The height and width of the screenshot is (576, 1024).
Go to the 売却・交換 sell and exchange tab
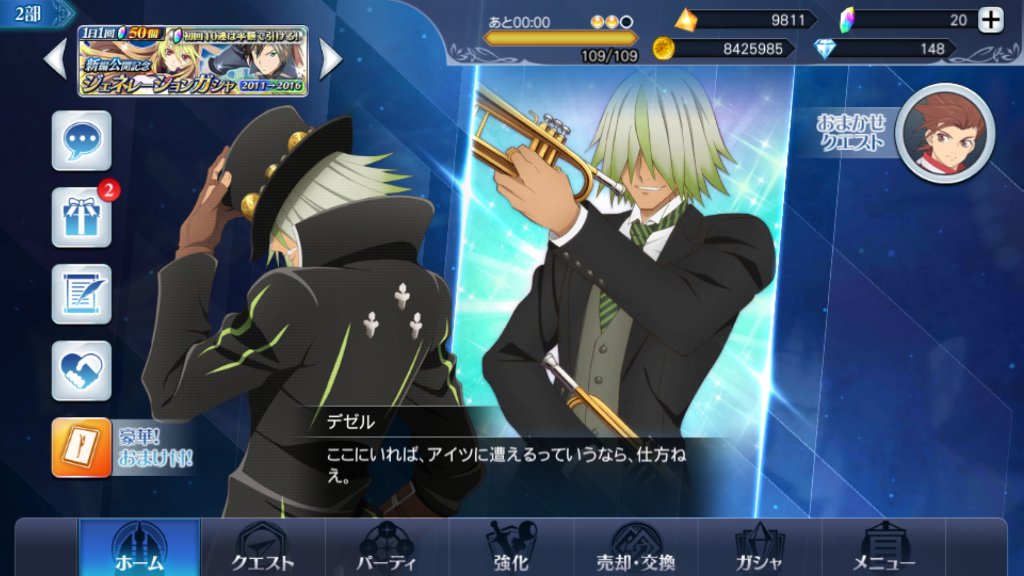pyautogui.click(x=636, y=548)
